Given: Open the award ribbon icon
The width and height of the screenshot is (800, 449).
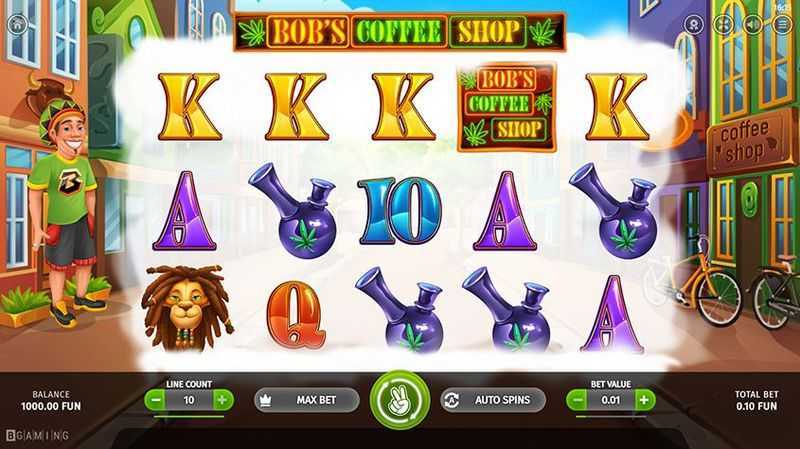Looking at the screenshot, I should (x=695, y=24).
